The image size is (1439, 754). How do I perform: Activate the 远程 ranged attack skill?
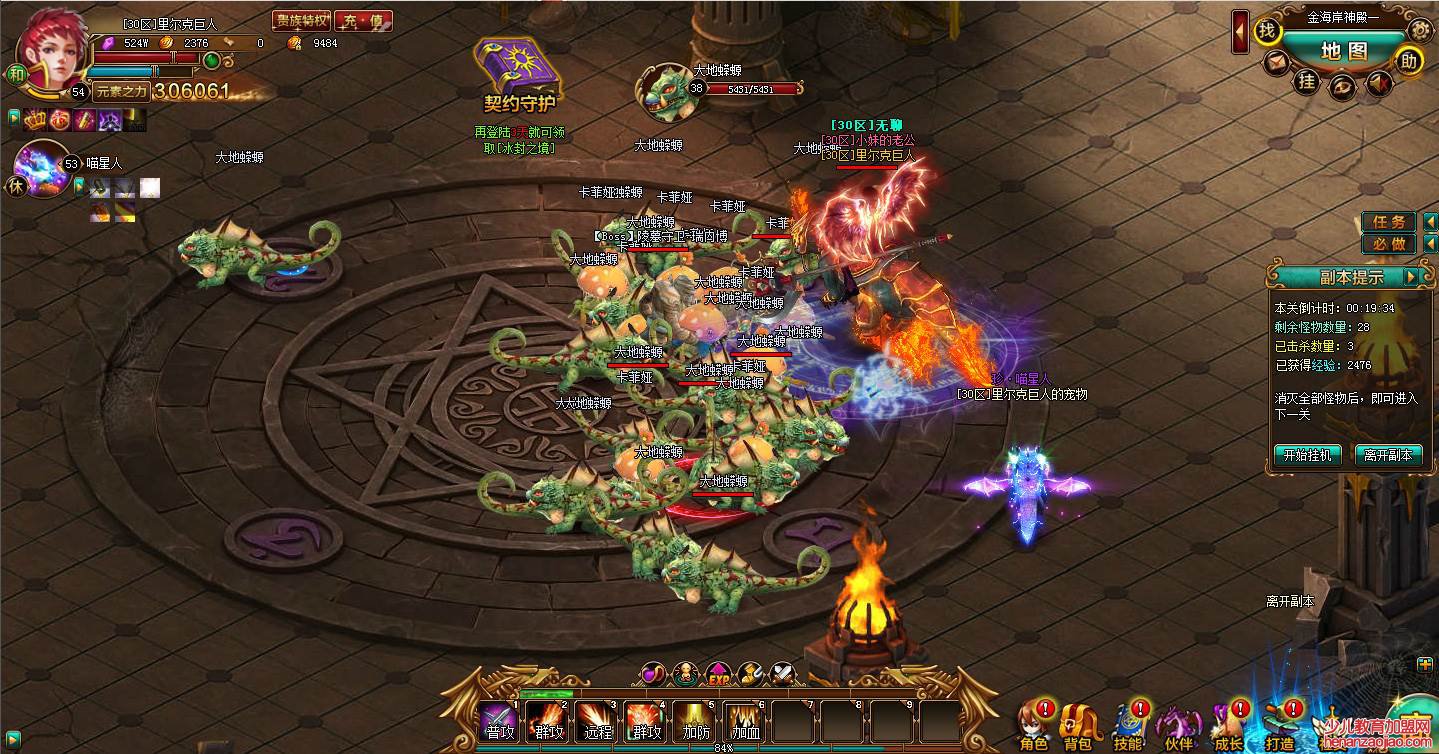pos(596,722)
